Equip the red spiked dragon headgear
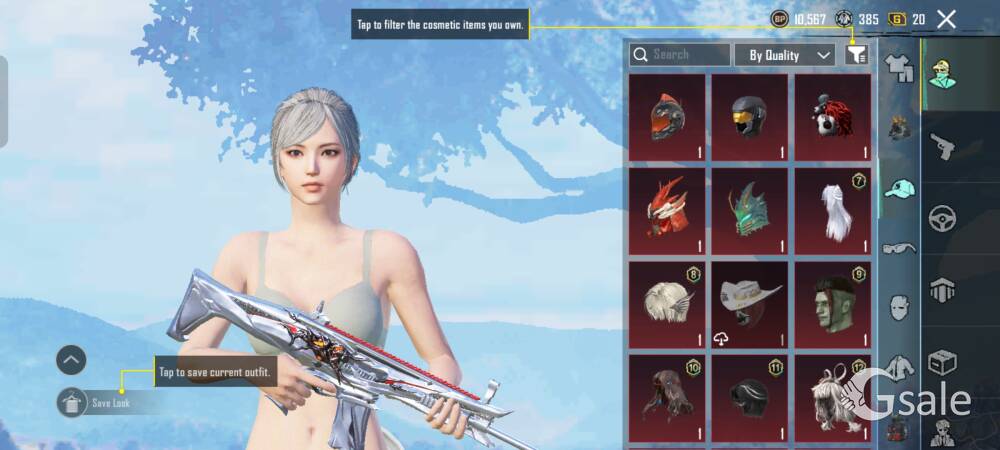This screenshot has height=450, width=1000. point(667,210)
